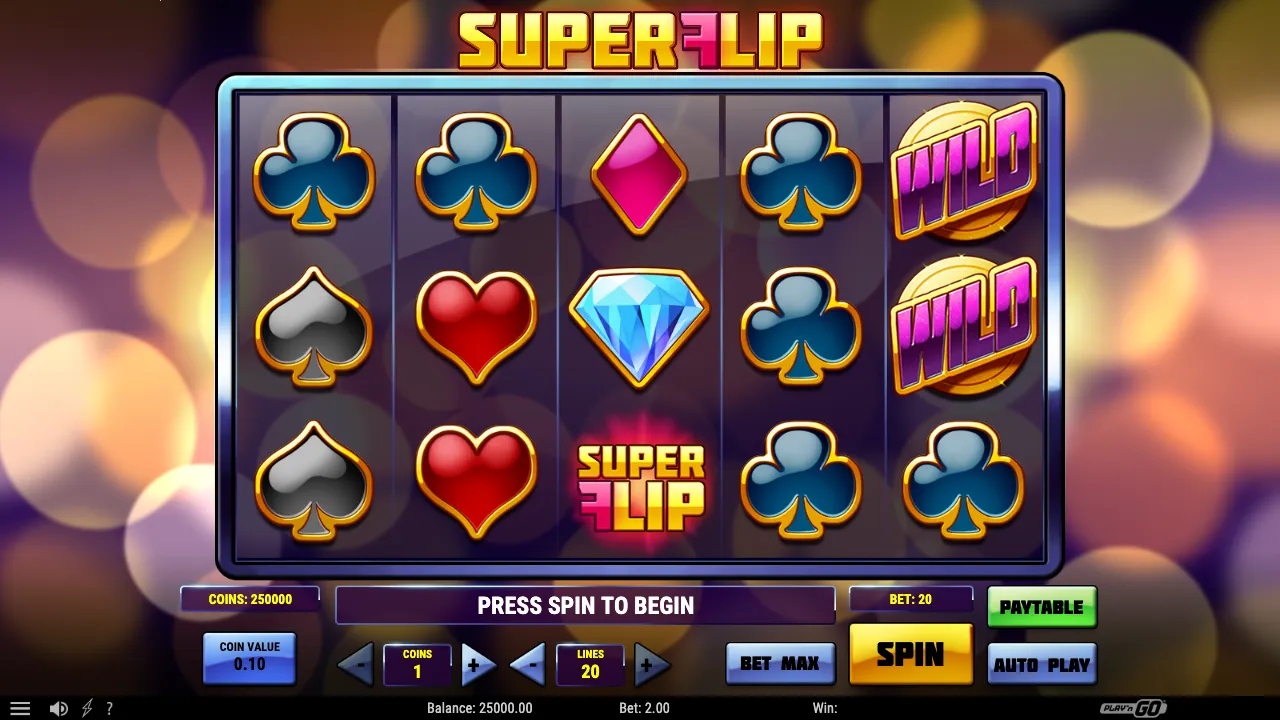Click the diamond gem symbol

point(638,327)
